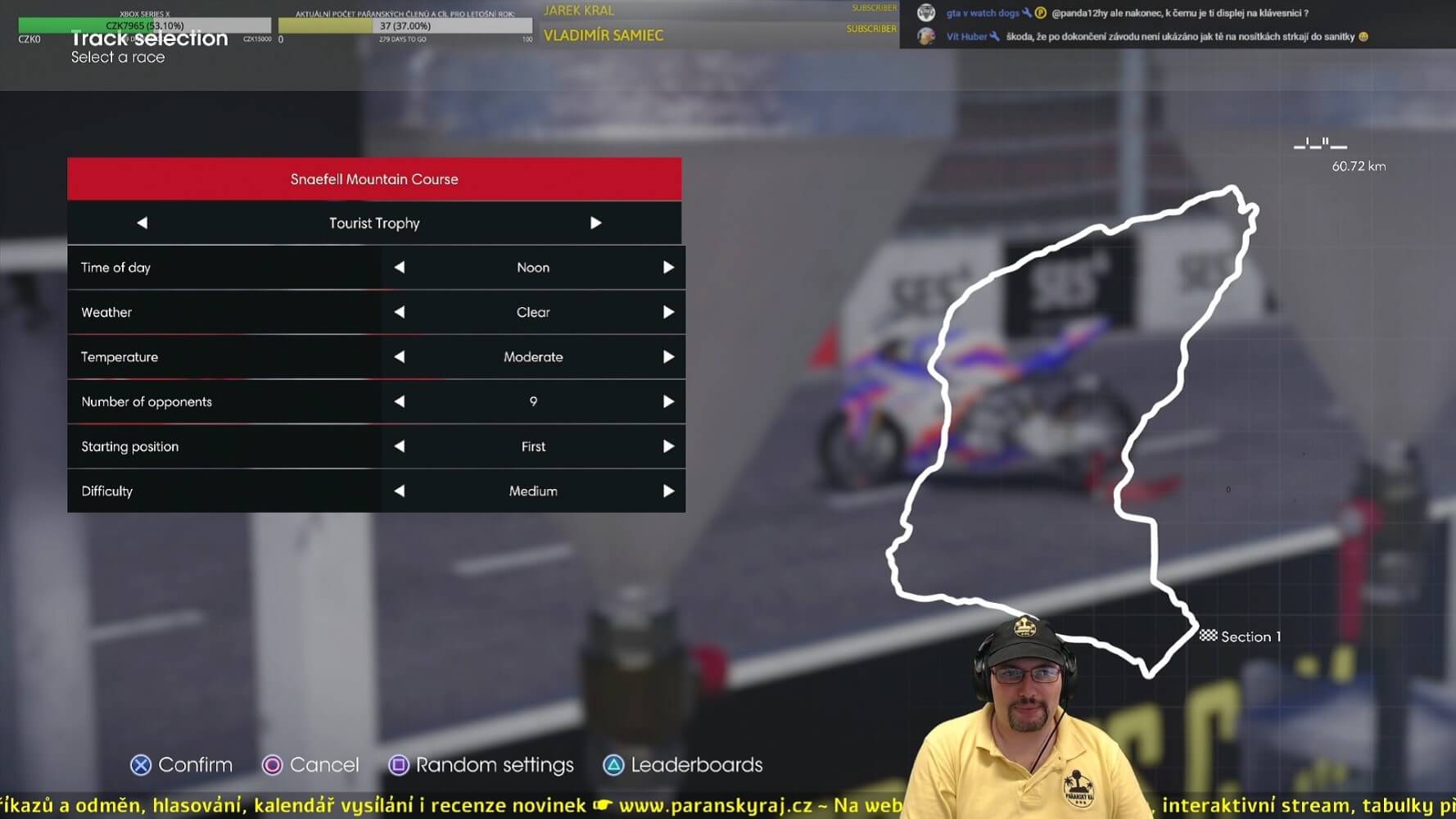
Task: Cancel track selection
Action: [311, 765]
